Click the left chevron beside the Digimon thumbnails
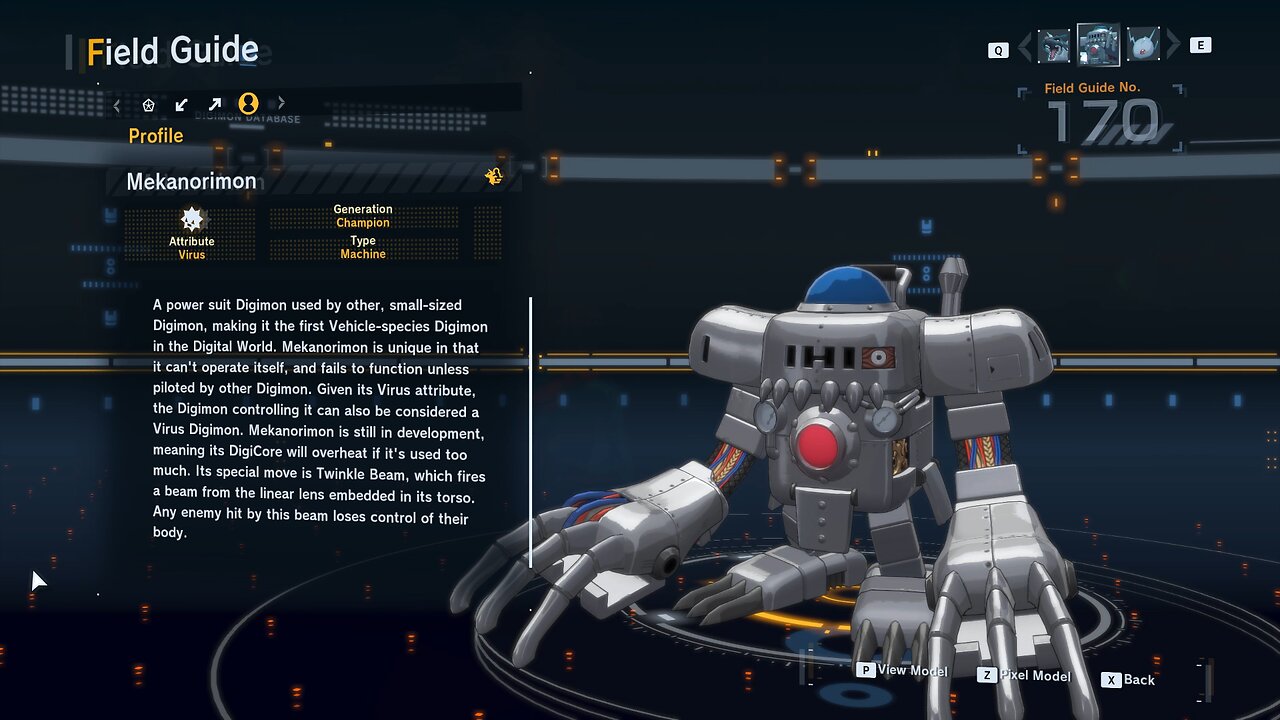Viewport: 1280px width, 720px height. [x=1025, y=46]
